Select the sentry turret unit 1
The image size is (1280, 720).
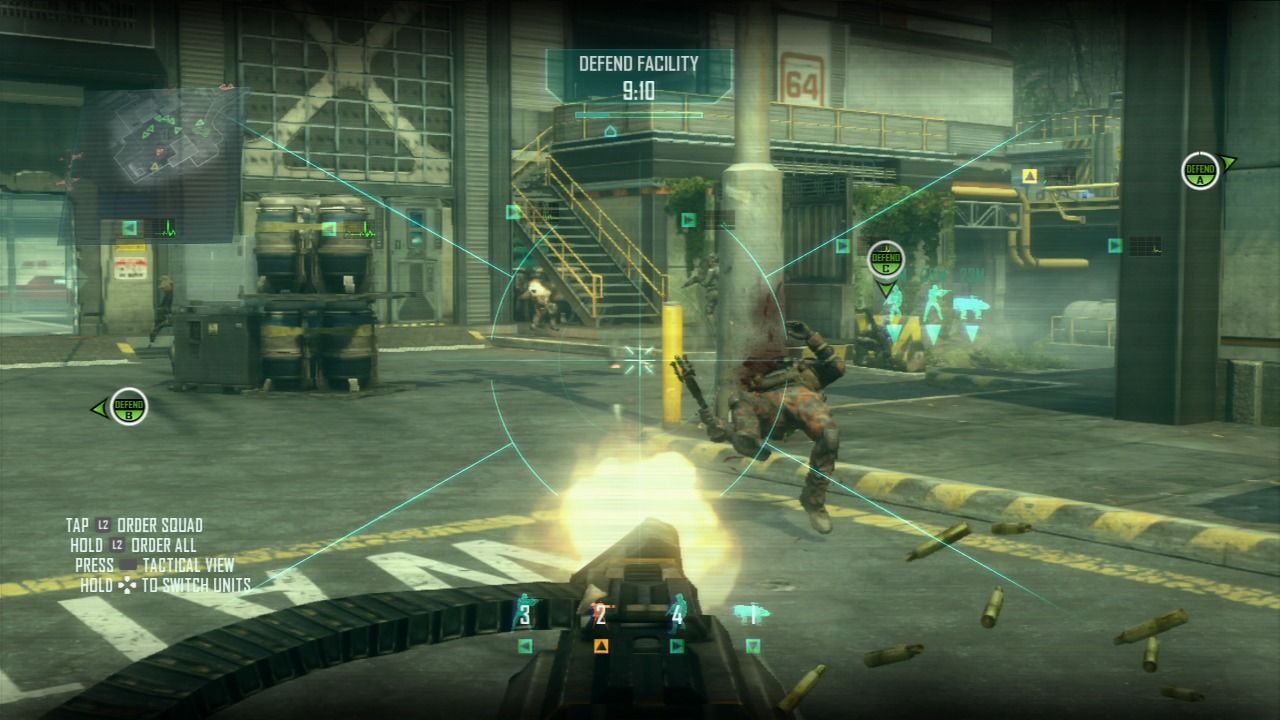pos(750,613)
